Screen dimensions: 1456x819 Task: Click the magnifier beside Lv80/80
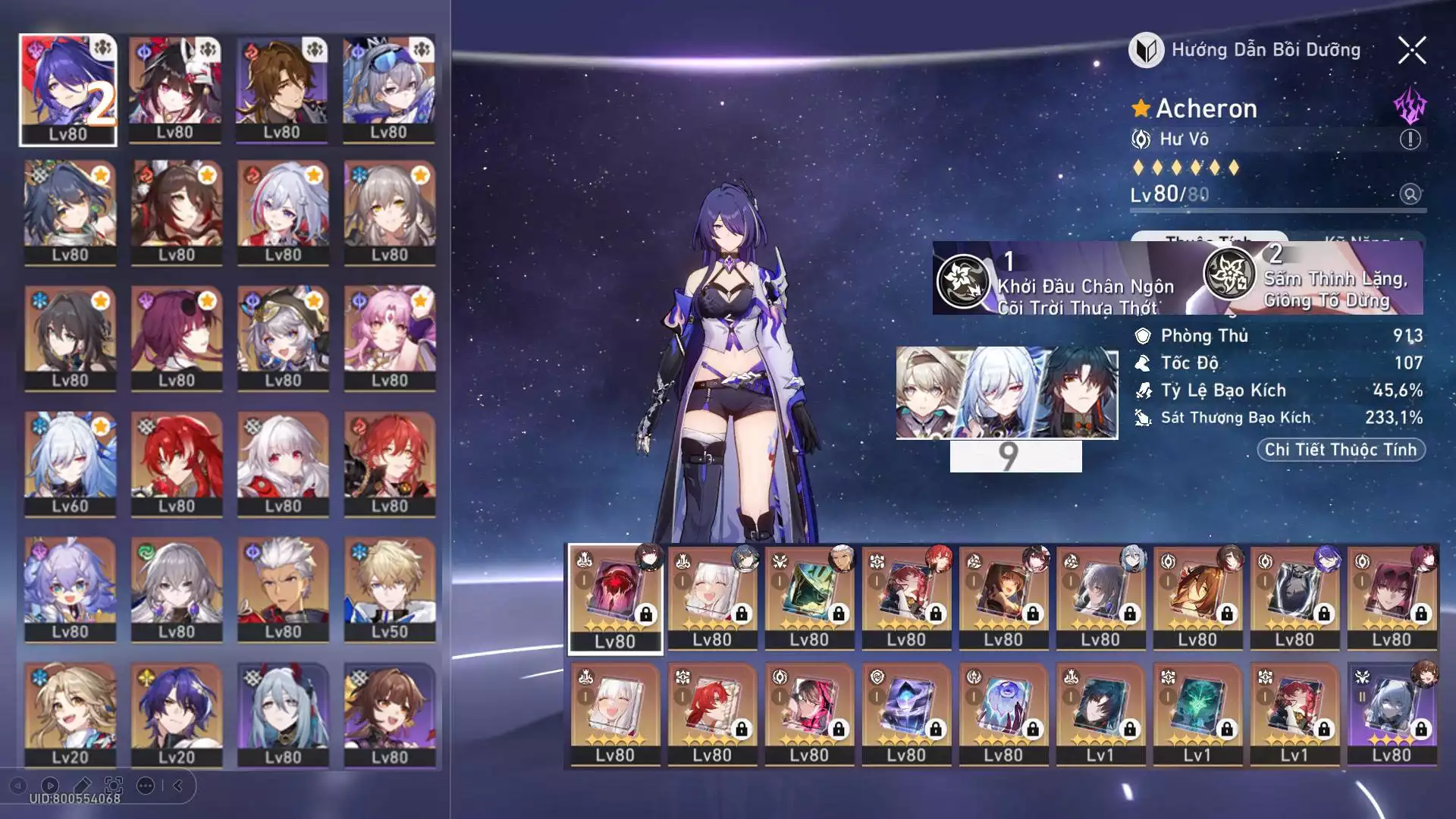coord(1410,194)
